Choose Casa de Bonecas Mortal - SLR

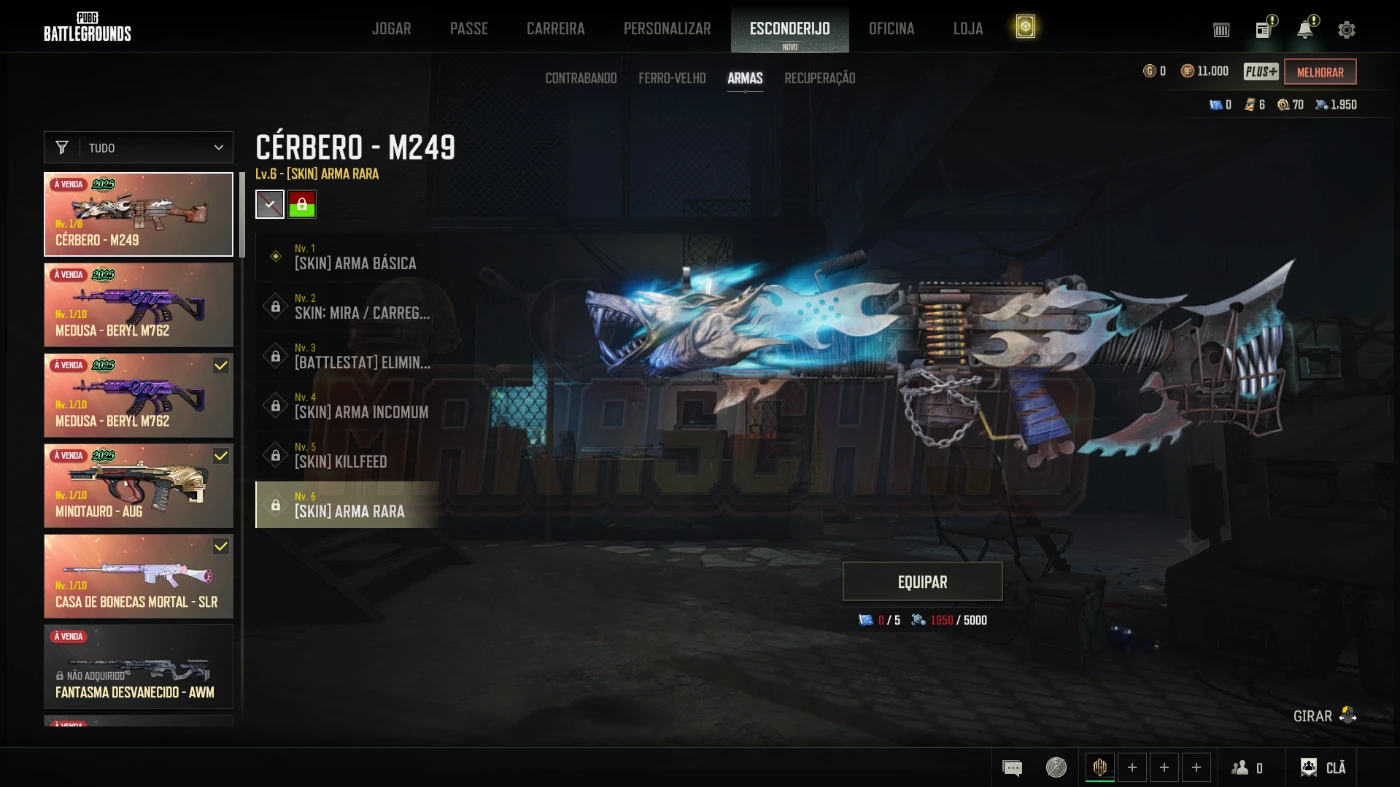pyautogui.click(x=139, y=576)
